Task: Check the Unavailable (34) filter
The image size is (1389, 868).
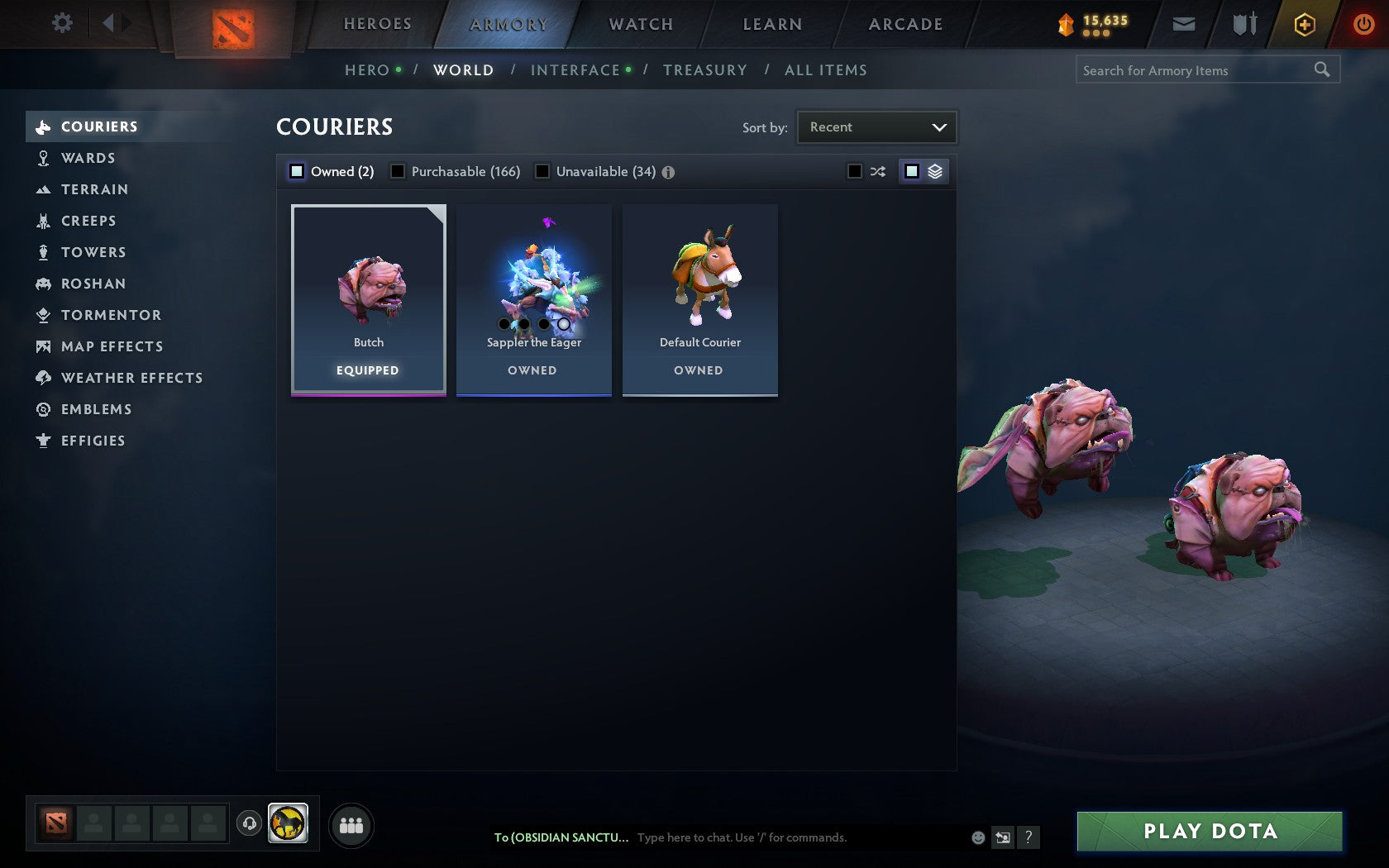Action: tap(542, 171)
